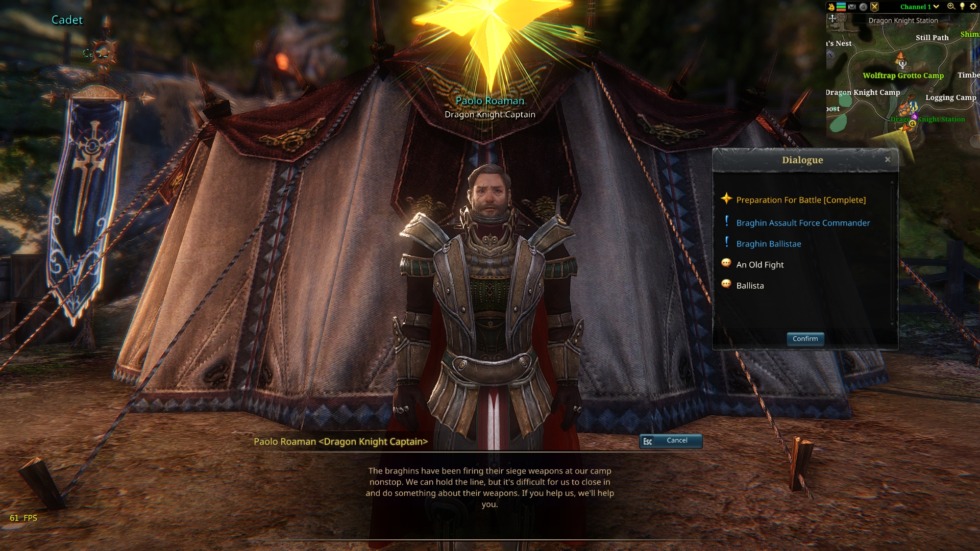The height and width of the screenshot is (551, 980).
Task: Click the Wolftrap Grotto Camp minimap label
Action: [x=903, y=76]
